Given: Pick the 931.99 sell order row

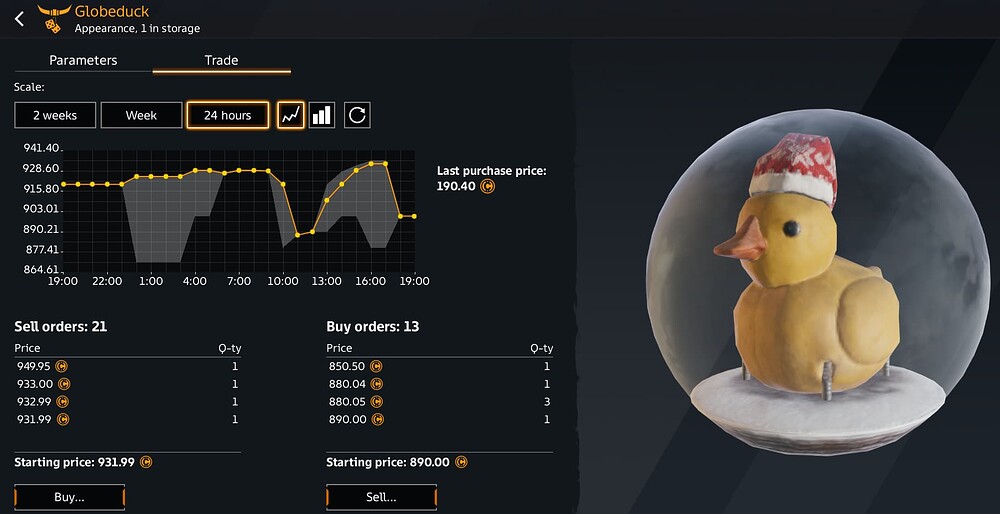Looking at the screenshot, I should click(127, 419).
